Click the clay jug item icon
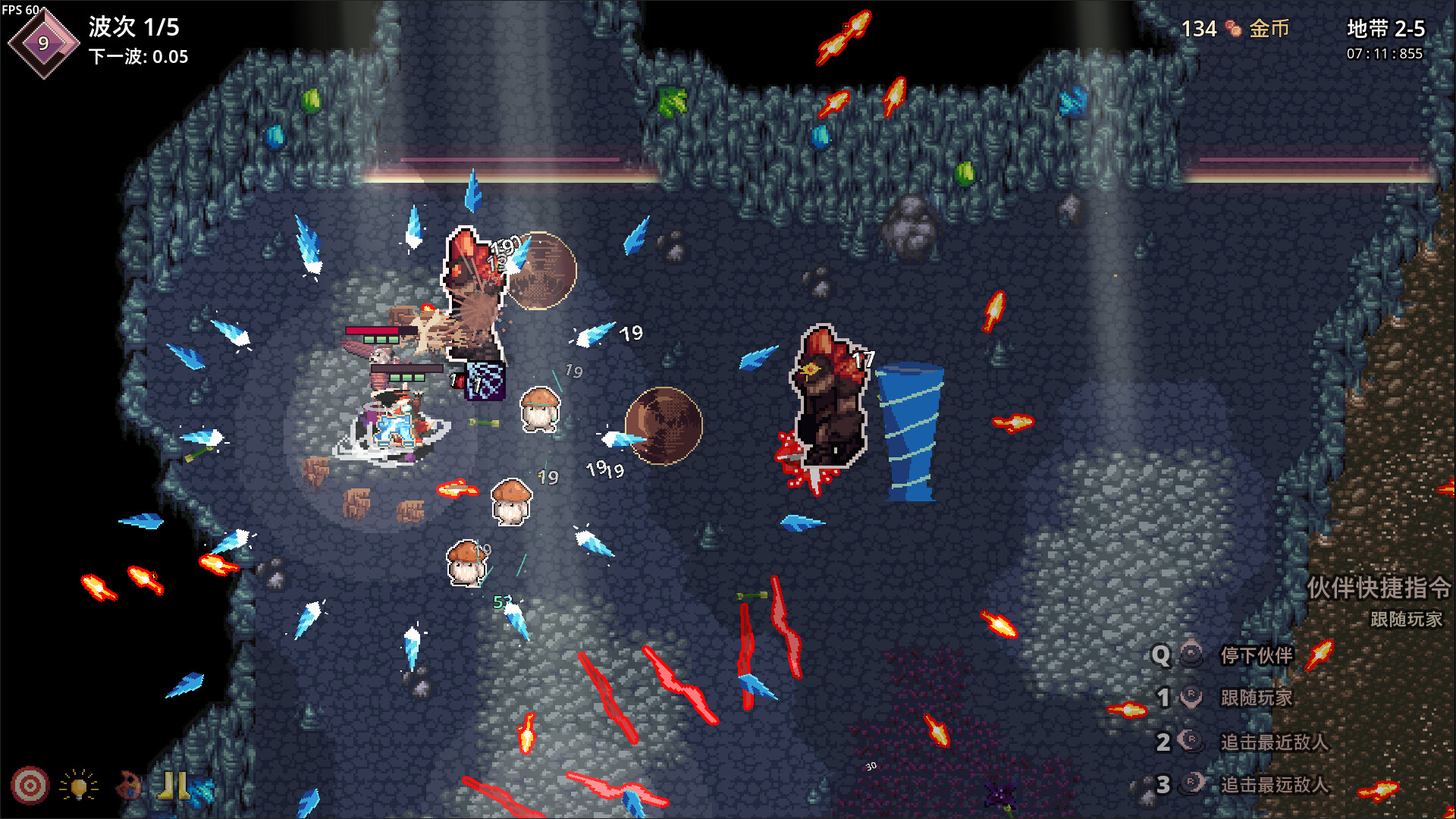The image size is (1456, 819). [128, 786]
